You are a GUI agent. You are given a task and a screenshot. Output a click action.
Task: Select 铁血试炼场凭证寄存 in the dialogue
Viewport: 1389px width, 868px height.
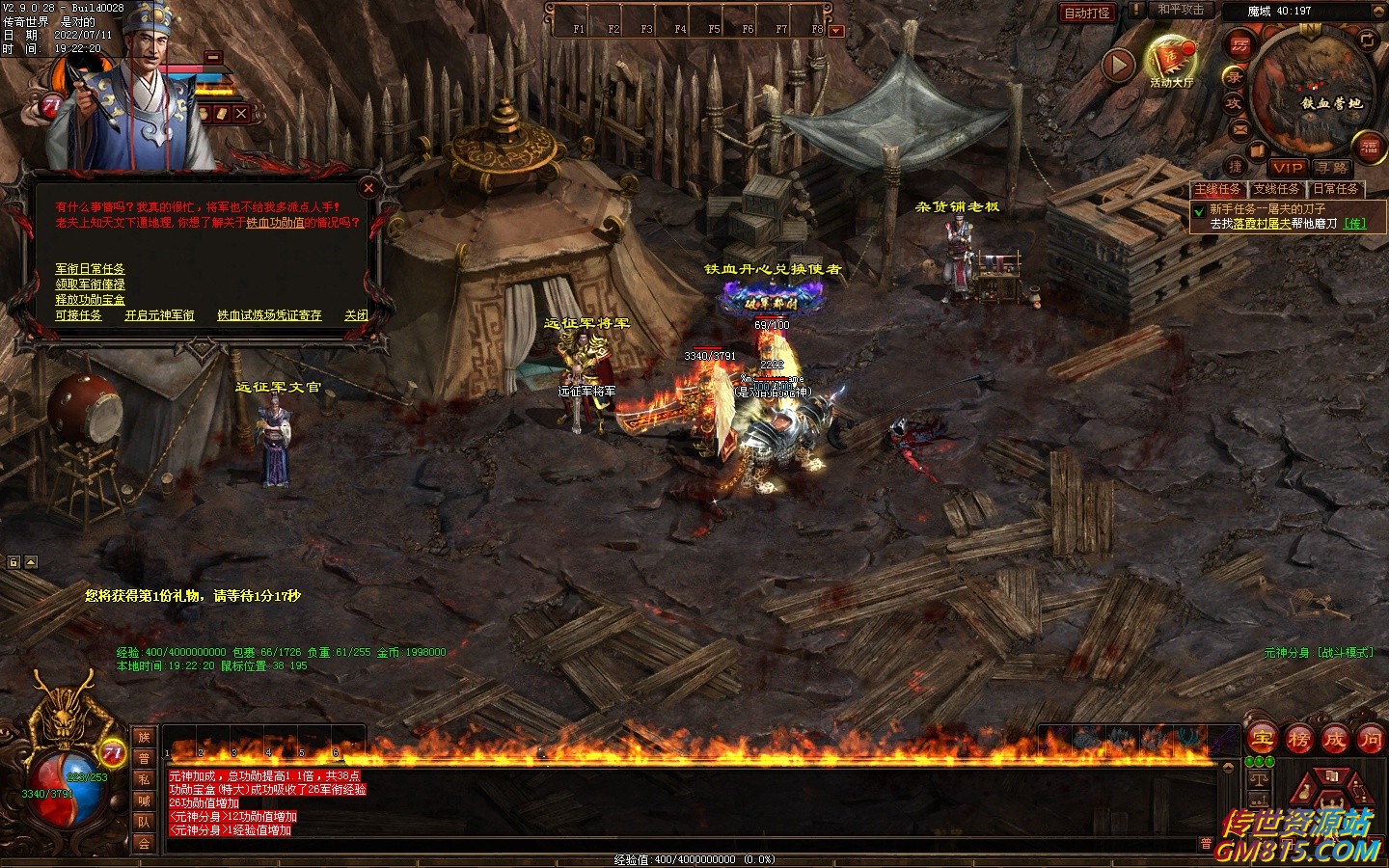269,315
